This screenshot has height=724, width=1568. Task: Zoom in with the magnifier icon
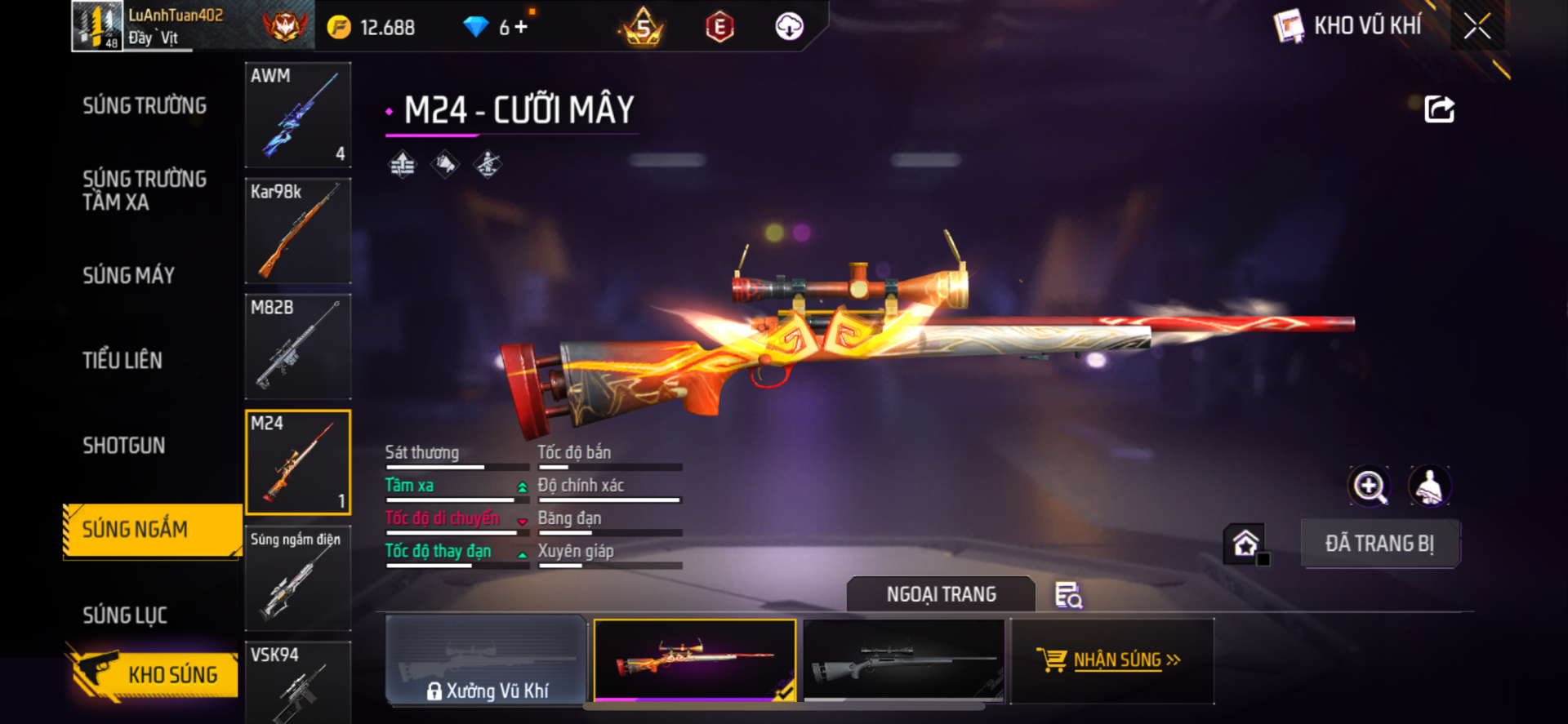1370,487
